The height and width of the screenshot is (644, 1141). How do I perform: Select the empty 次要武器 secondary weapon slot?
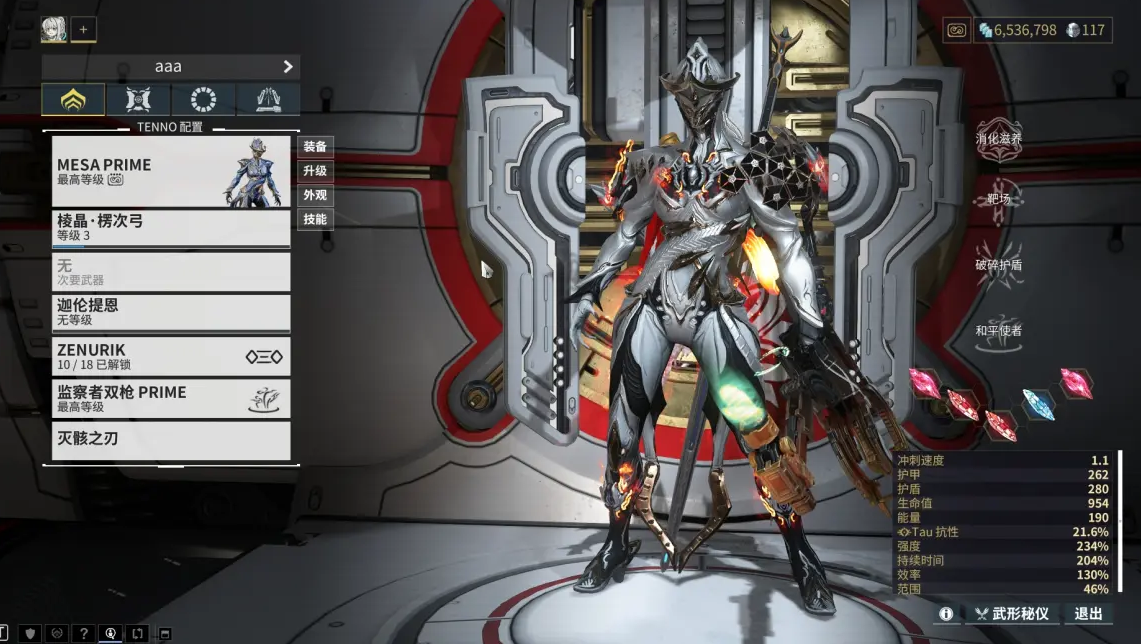pos(171,271)
